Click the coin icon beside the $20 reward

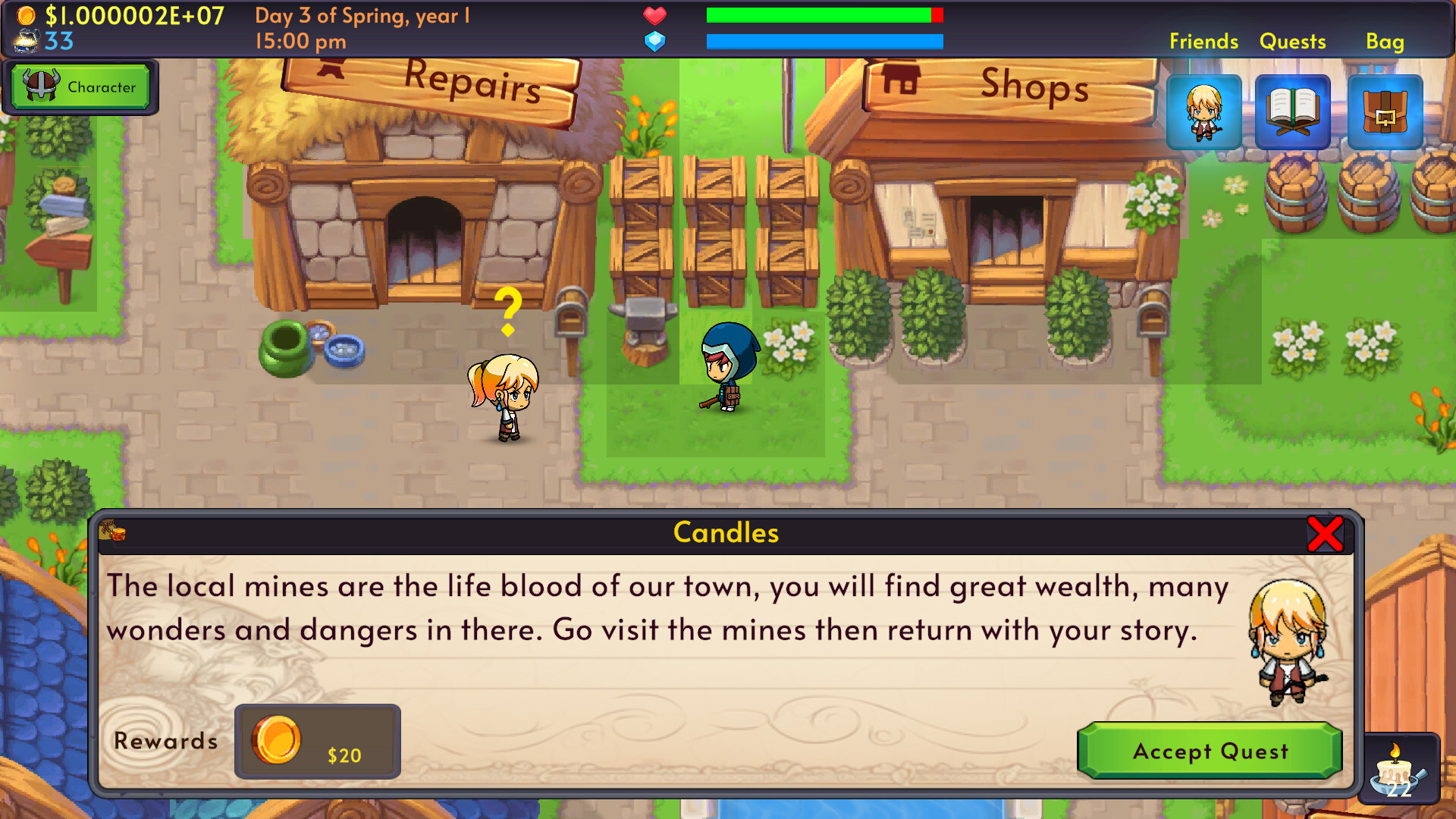[277, 739]
